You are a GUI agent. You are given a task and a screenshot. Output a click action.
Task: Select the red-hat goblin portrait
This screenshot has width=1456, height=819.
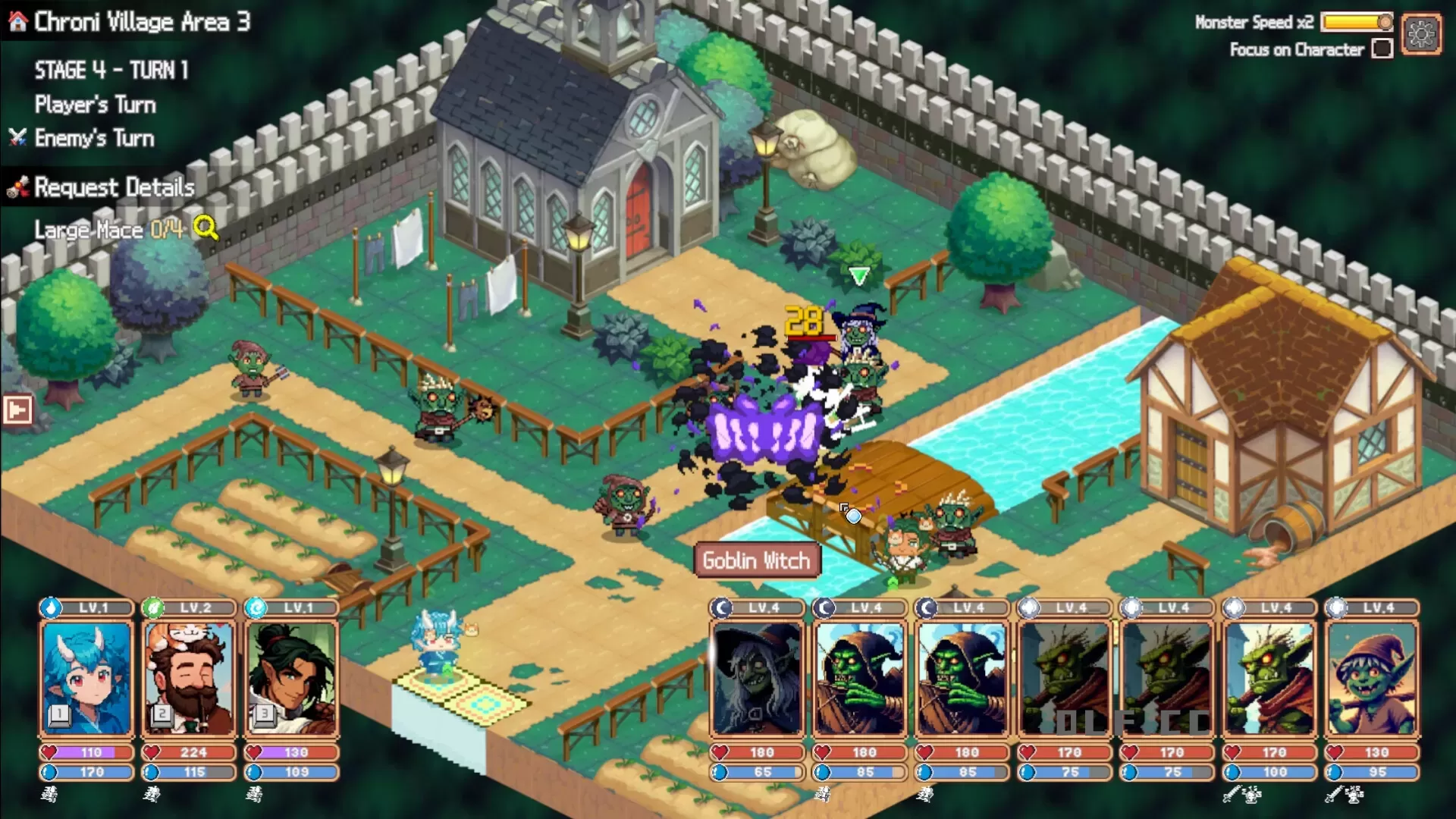click(1371, 678)
